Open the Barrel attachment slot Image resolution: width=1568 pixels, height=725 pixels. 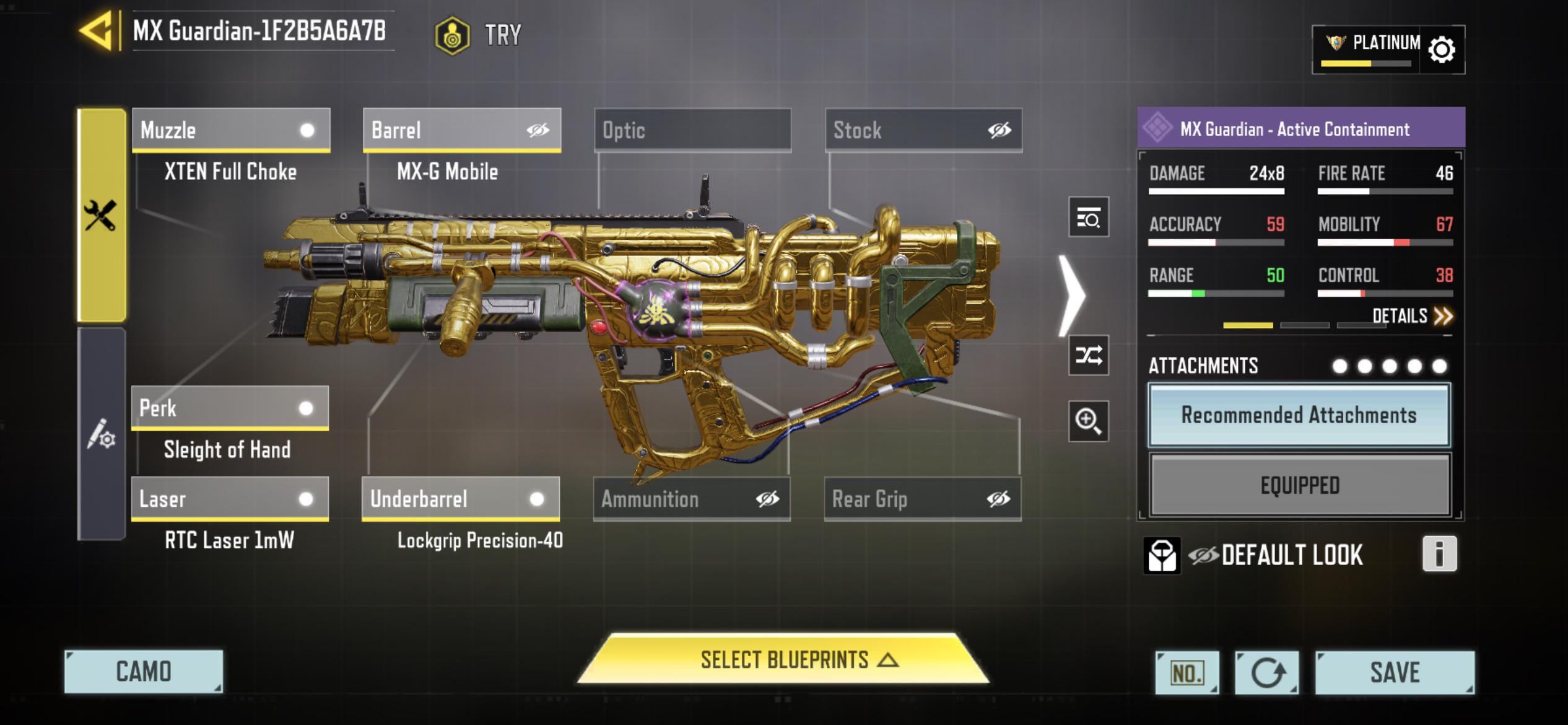point(462,130)
